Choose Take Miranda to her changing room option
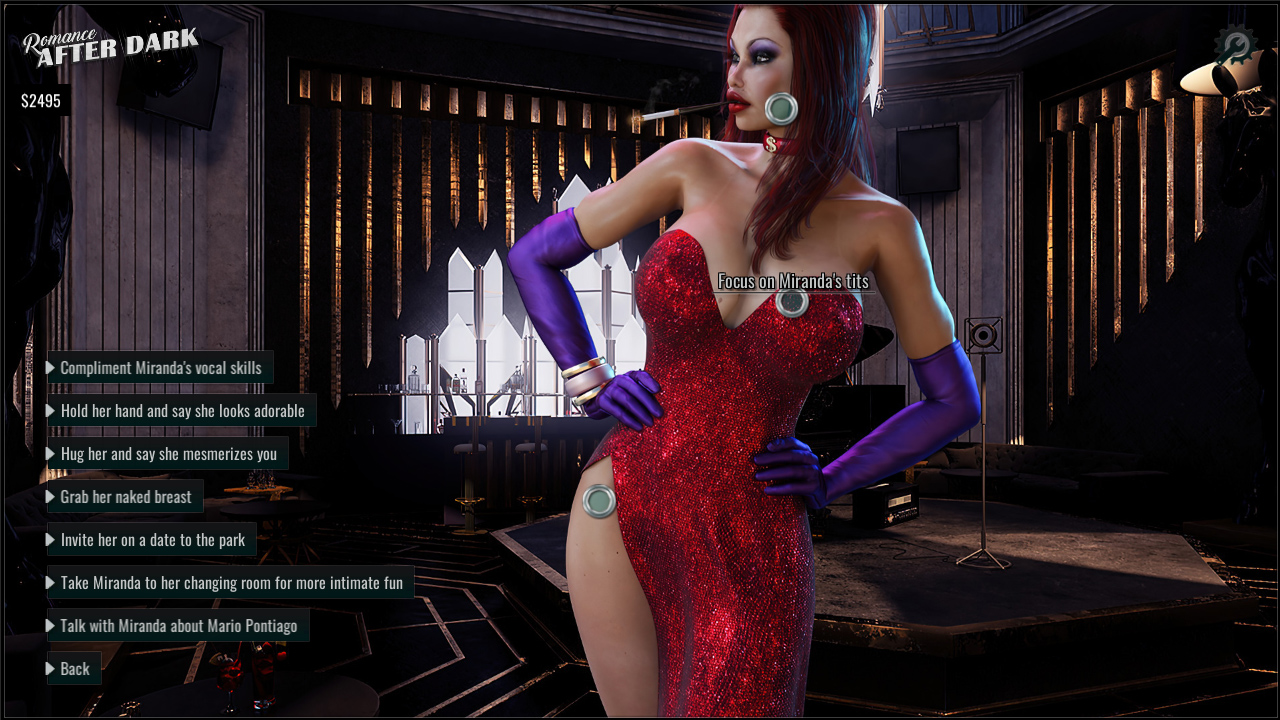Image resolution: width=1280 pixels, height=720 pixels. point(231,583)
